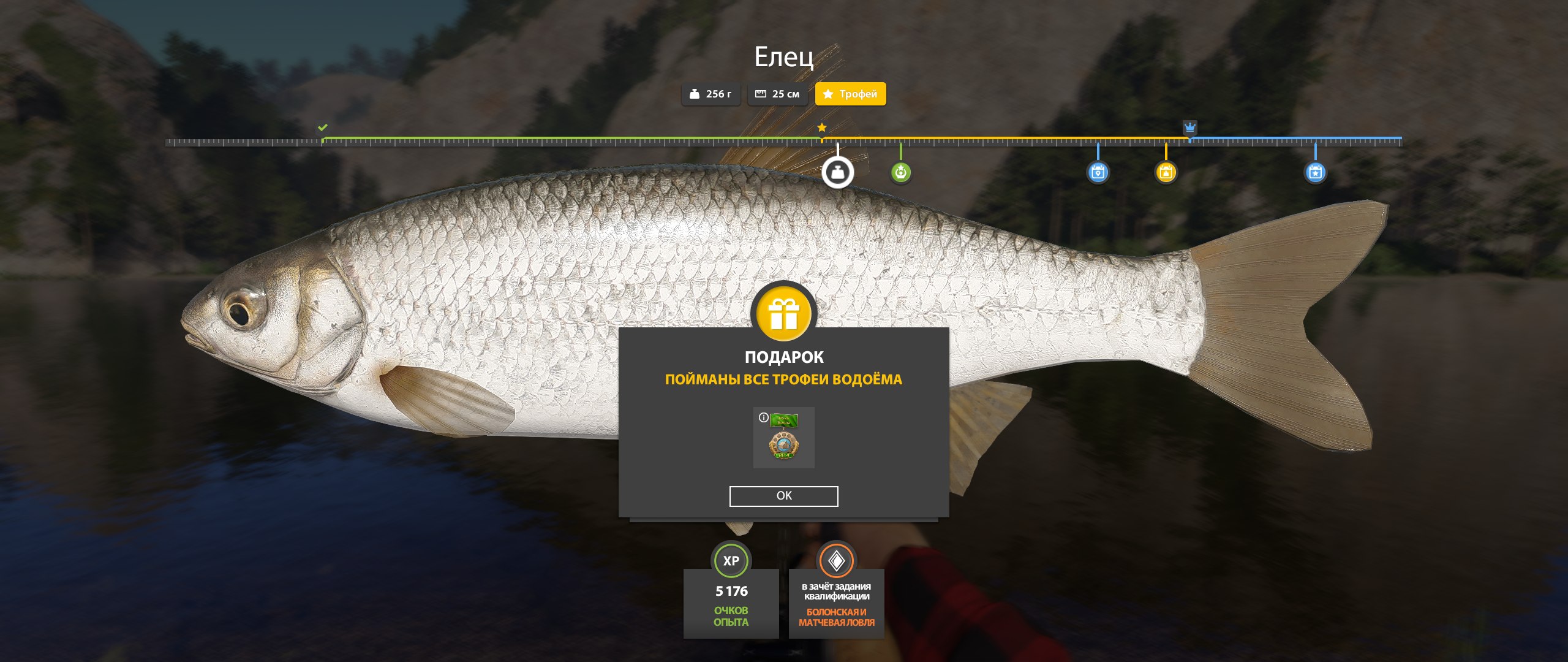
Task: Open info on the medal reward
Action: click(763, 417)
